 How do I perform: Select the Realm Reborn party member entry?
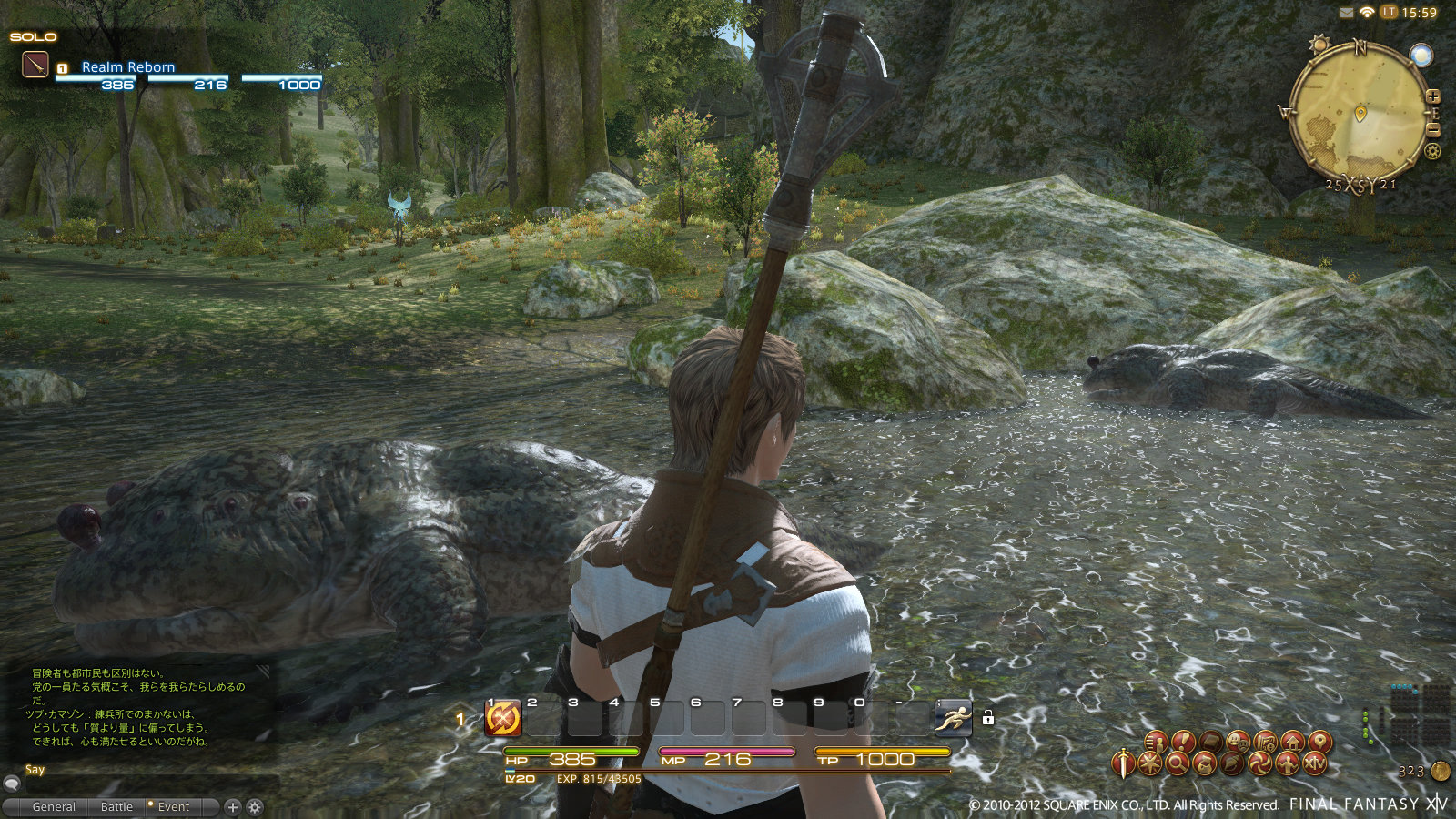coord(127,66)
